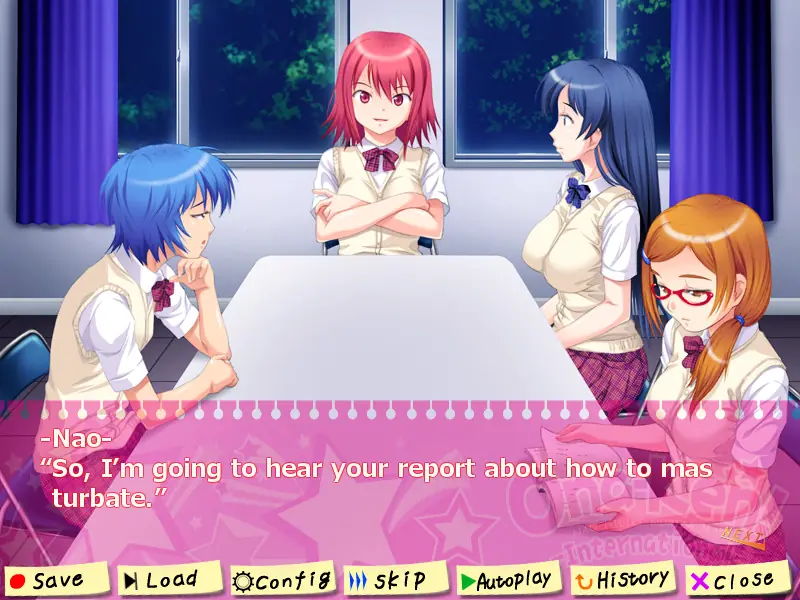The image size is (800, 600).
Task: Open the Config settings
Action: 281,579
